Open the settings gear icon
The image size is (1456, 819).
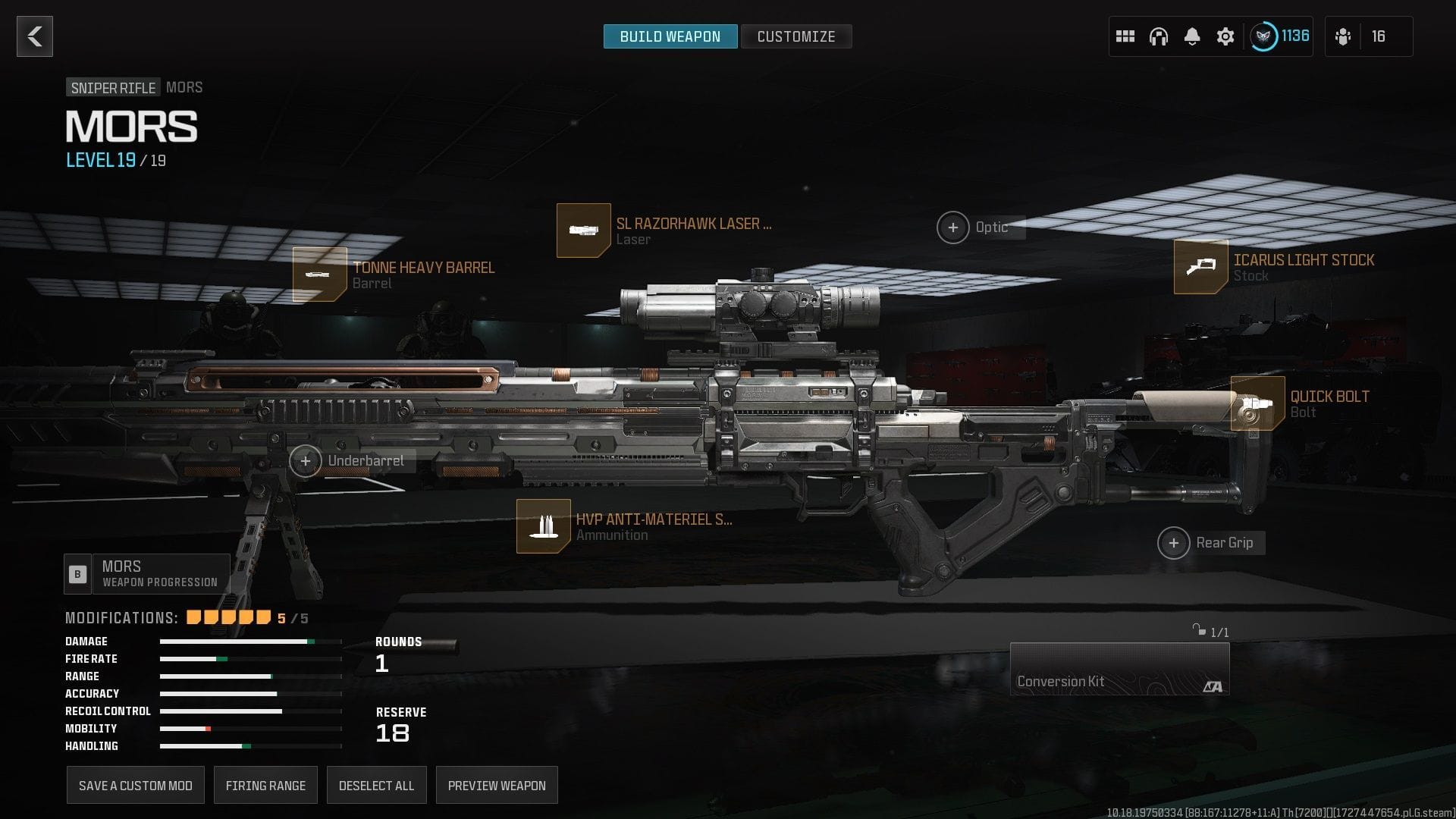point(1225,36)
